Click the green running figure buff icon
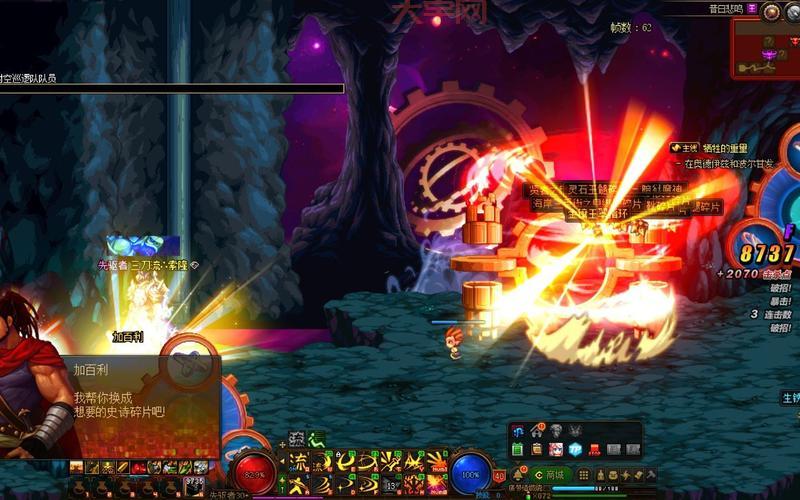Screen dimensions: 800x500 pos(316,438)
